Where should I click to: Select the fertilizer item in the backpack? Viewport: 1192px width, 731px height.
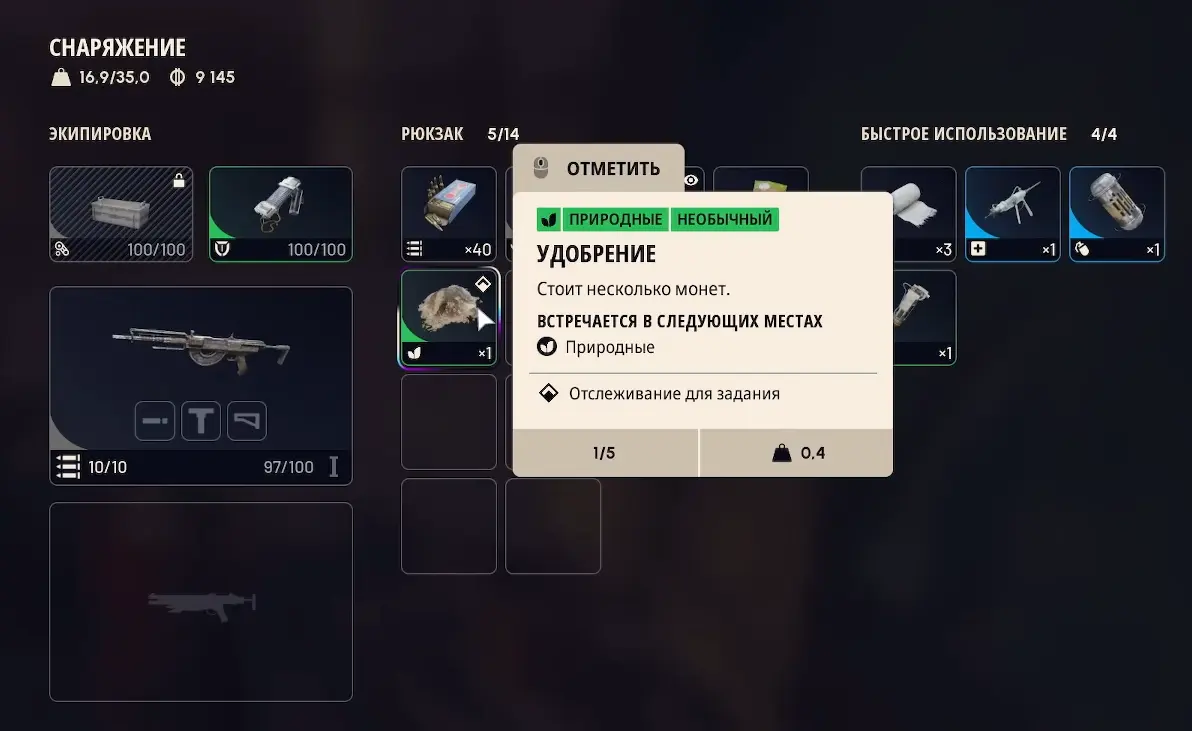448,317
